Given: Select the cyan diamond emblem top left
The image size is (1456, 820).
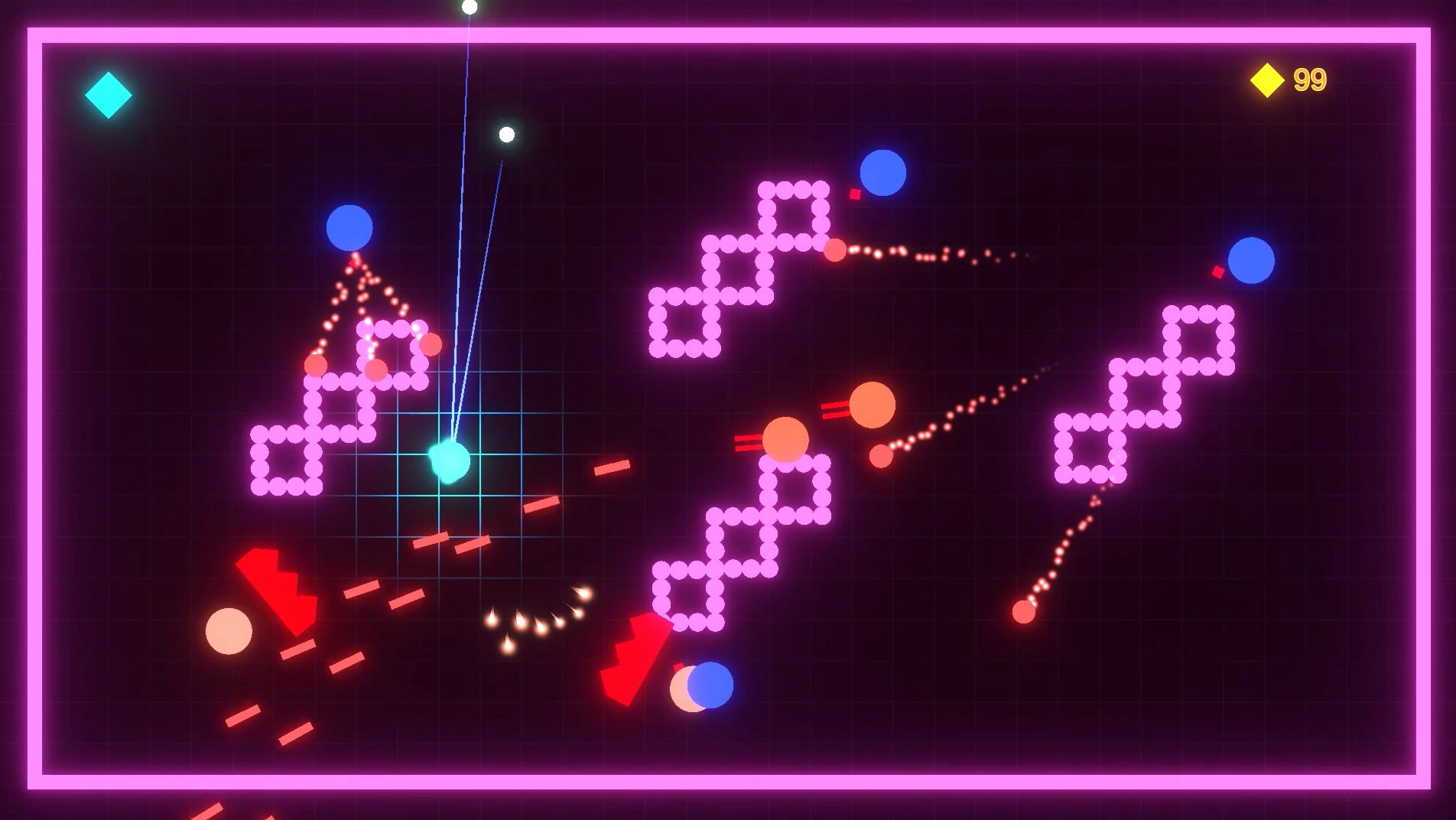Looking at the screenshot, I should tap(107, 94).
